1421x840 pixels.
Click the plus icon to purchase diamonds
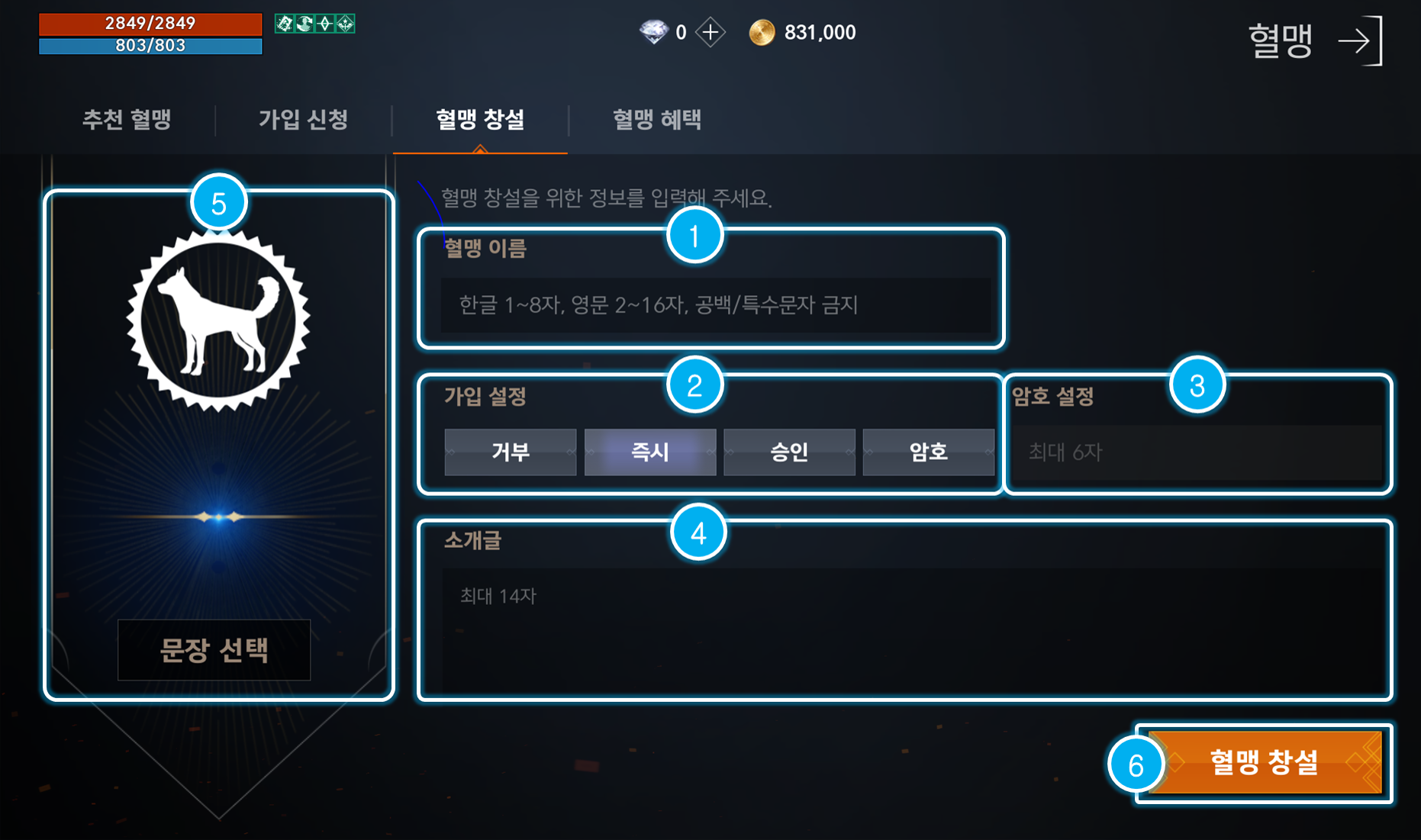coord(711,32)
